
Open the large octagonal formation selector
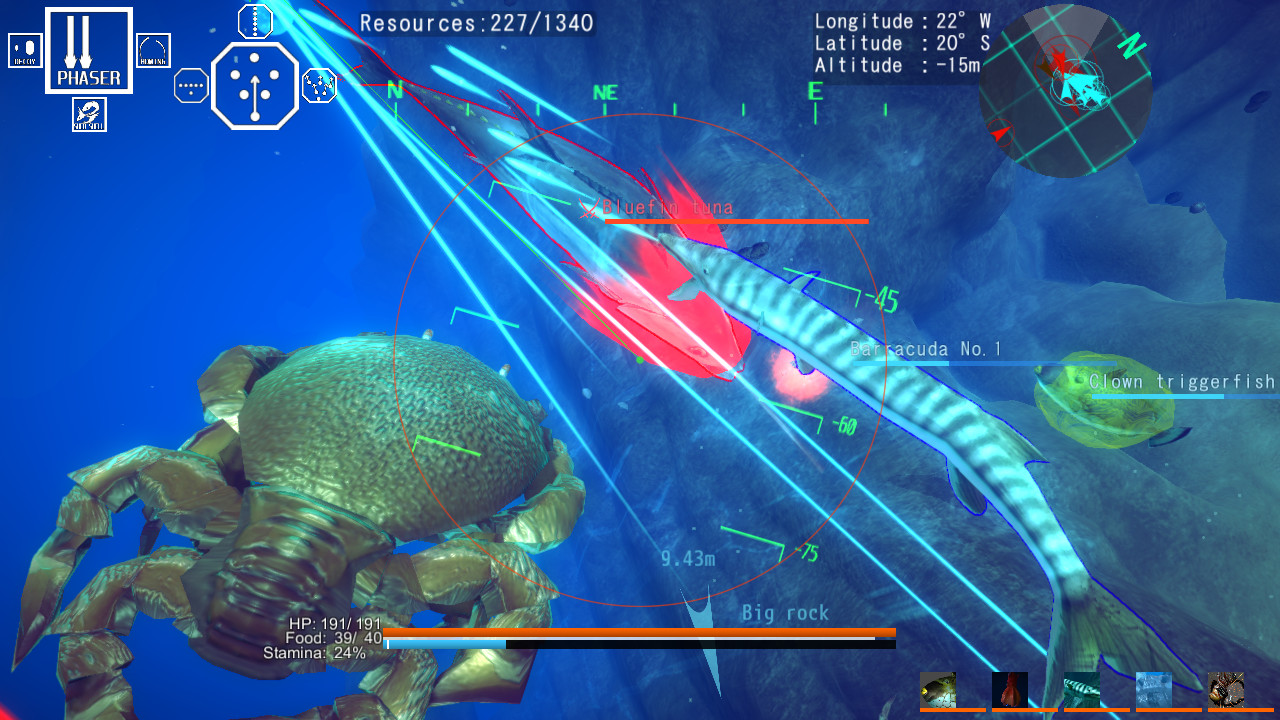coord(253,85)
